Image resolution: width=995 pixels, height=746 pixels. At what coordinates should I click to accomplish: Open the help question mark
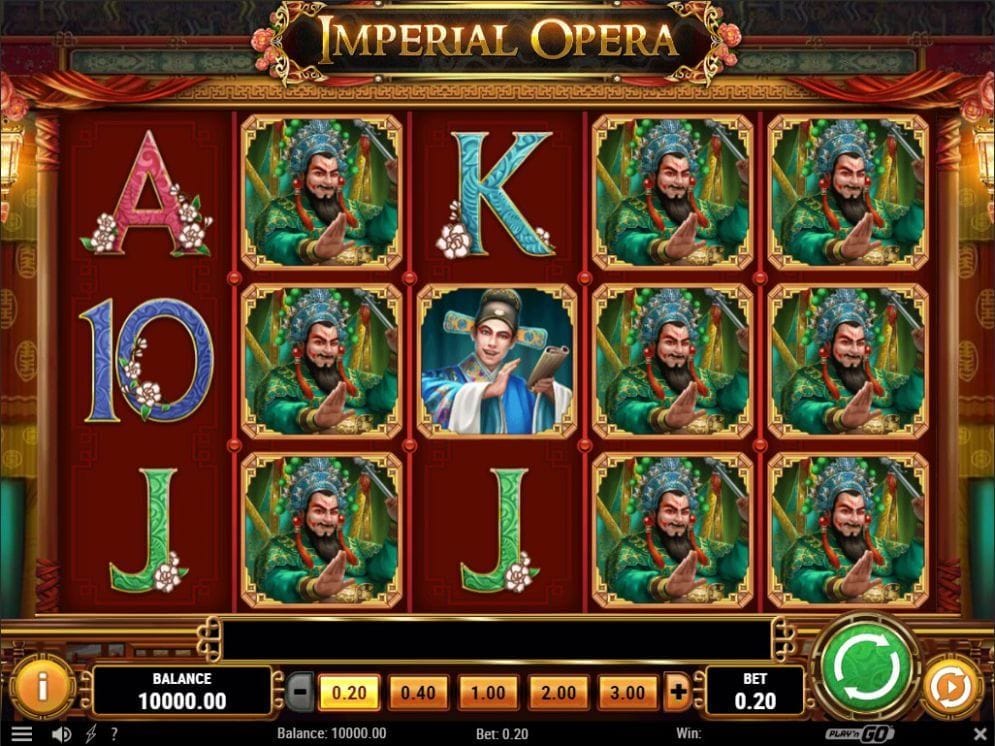115,734
